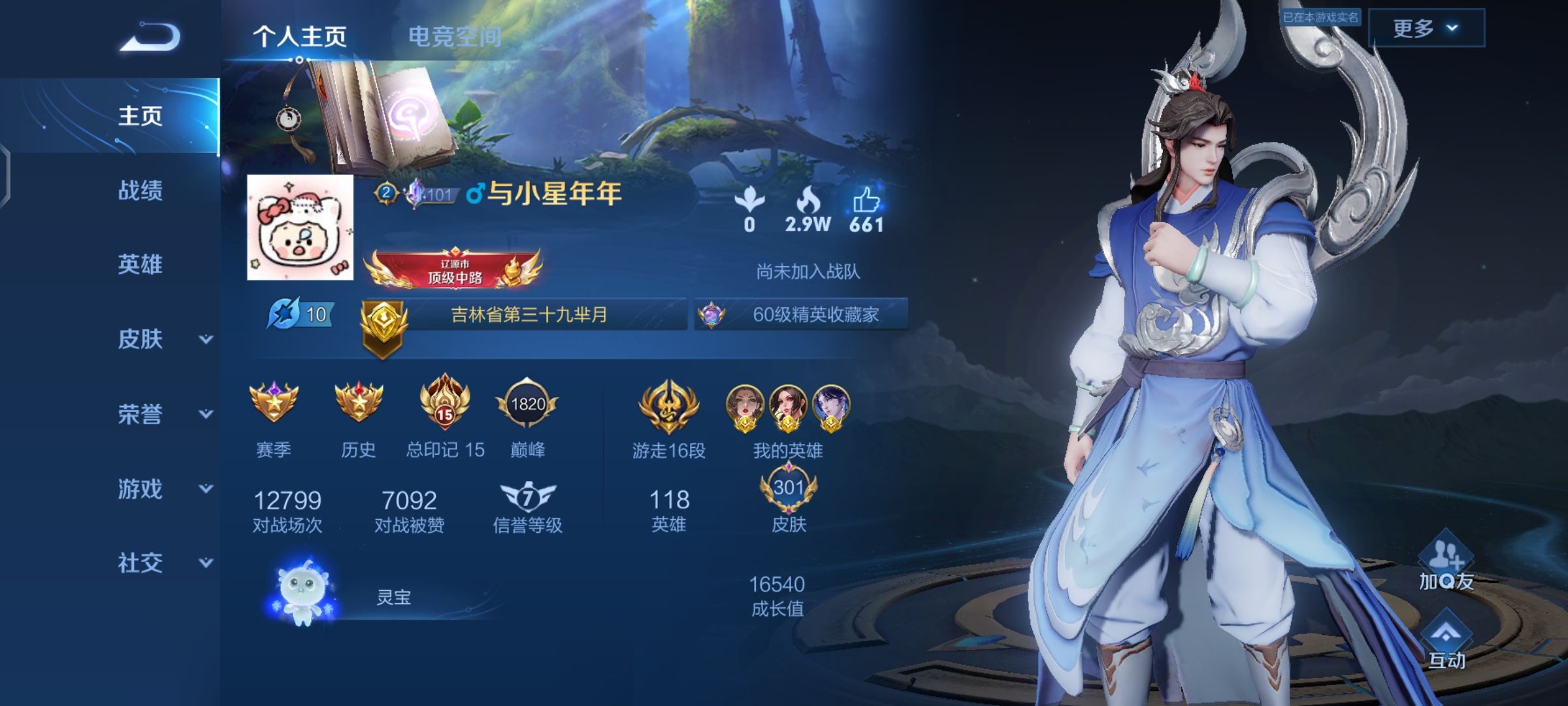Select the 个人主页 tab
The width and height of the screenshot is (1568, 706).
[300, 37]
